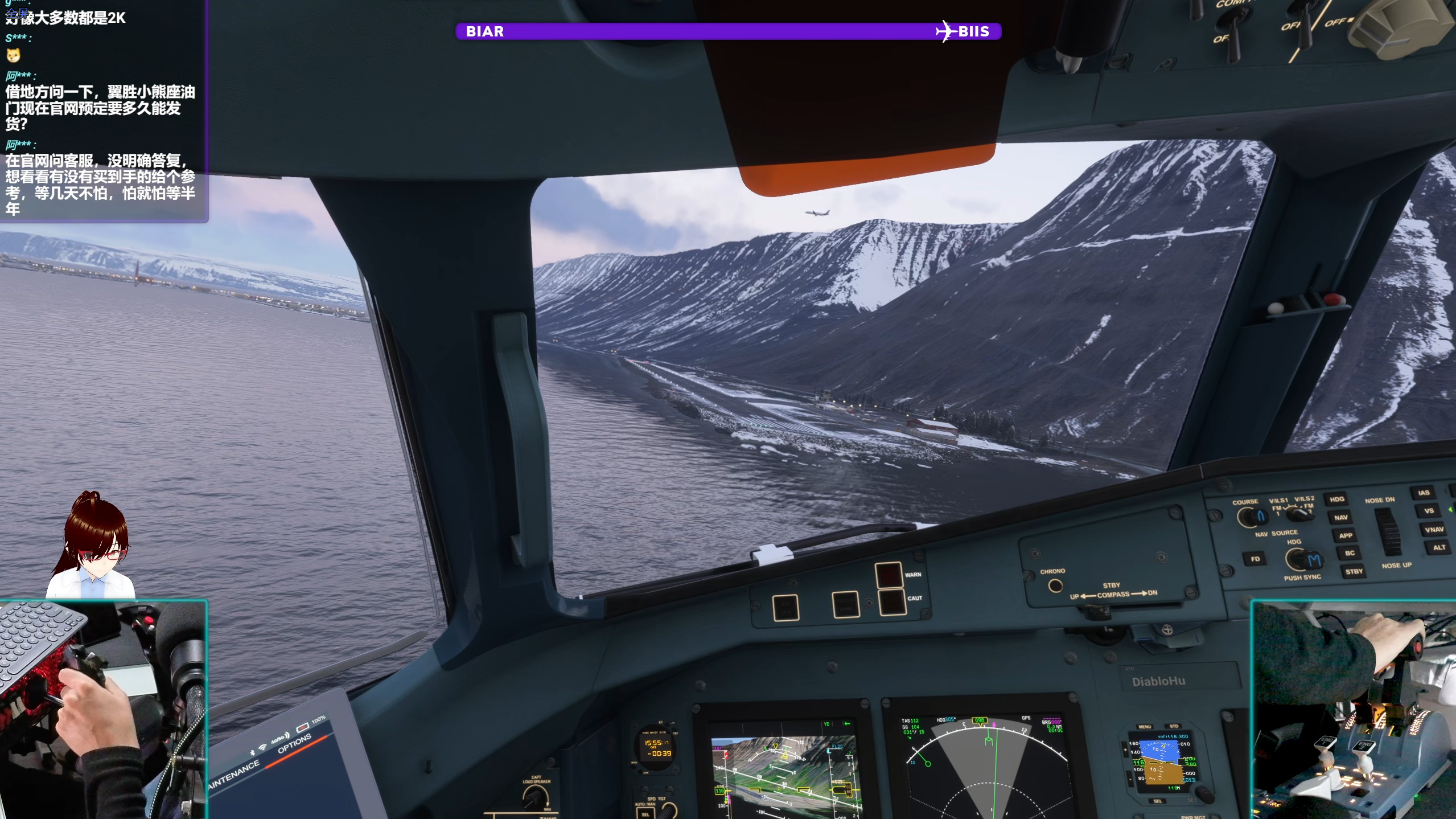Select the VS vertical speed button
Screen dimensions: 1456x819
point(1429,511)
